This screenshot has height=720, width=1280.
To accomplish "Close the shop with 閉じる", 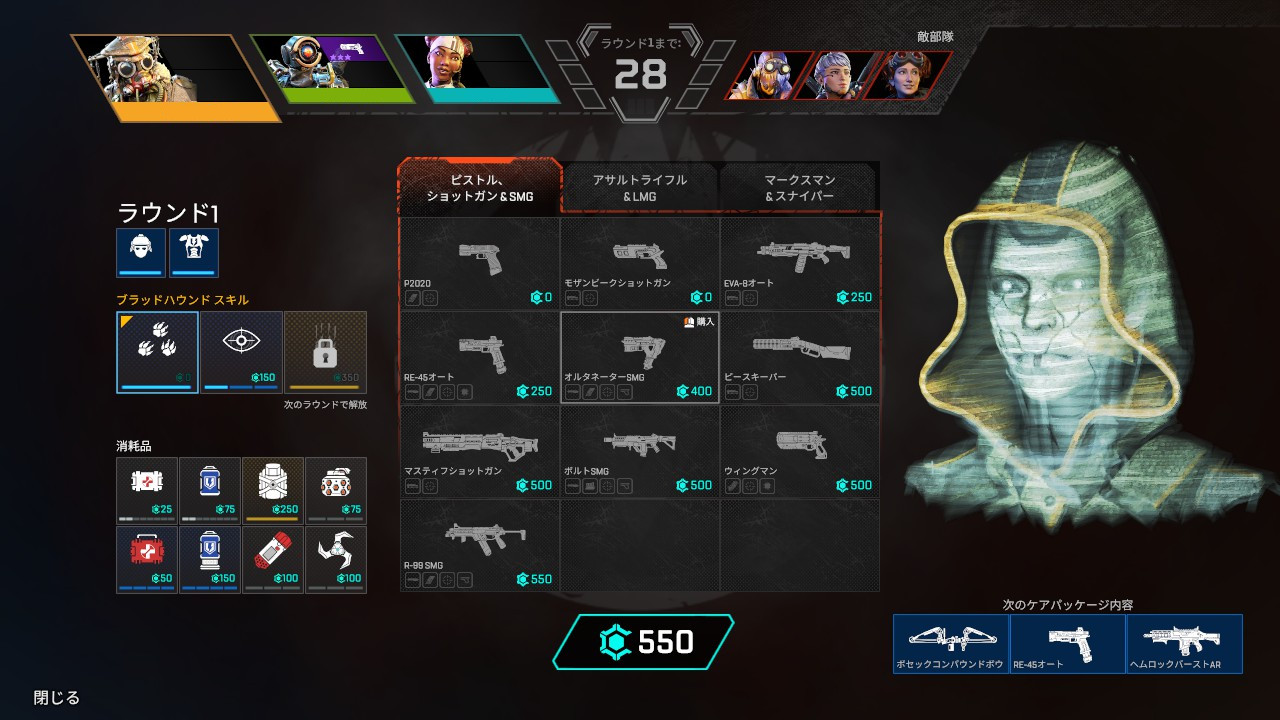I will (x=57, y=698).
